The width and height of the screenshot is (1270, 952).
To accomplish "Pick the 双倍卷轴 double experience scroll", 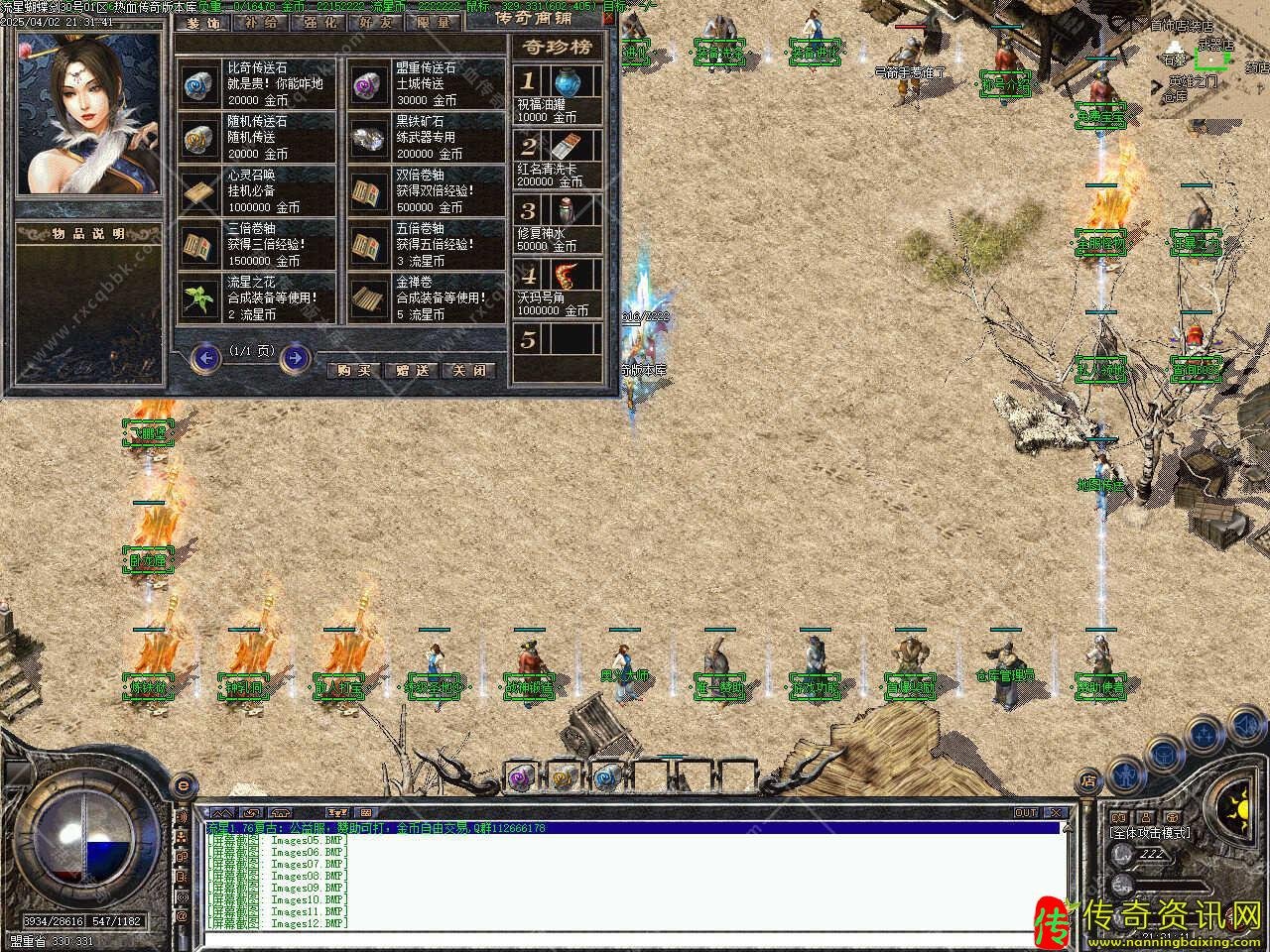I will pos(426,191).
